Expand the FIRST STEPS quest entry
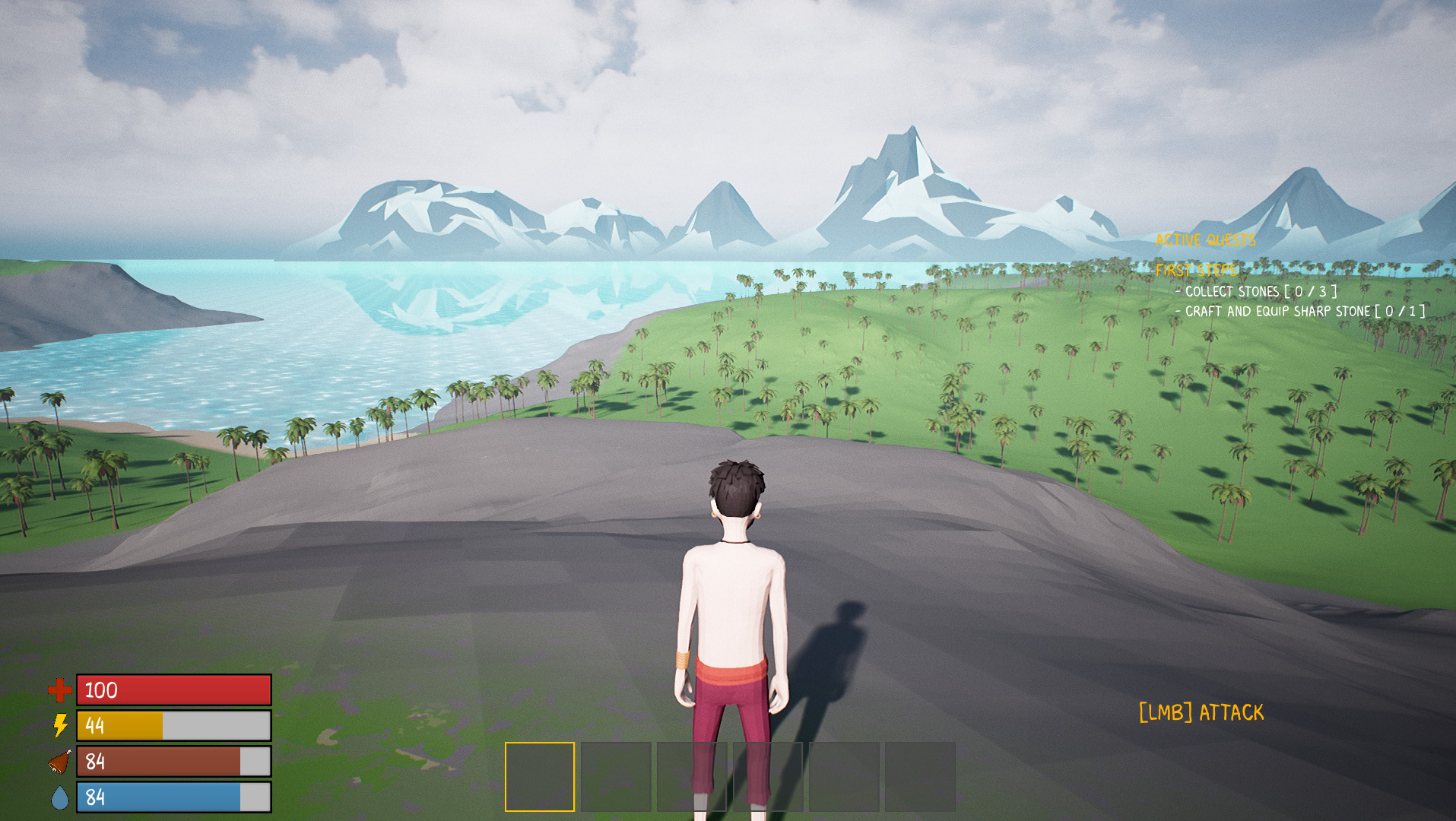Viewport: 1456px width, 821px height. tap(1195, 270)
